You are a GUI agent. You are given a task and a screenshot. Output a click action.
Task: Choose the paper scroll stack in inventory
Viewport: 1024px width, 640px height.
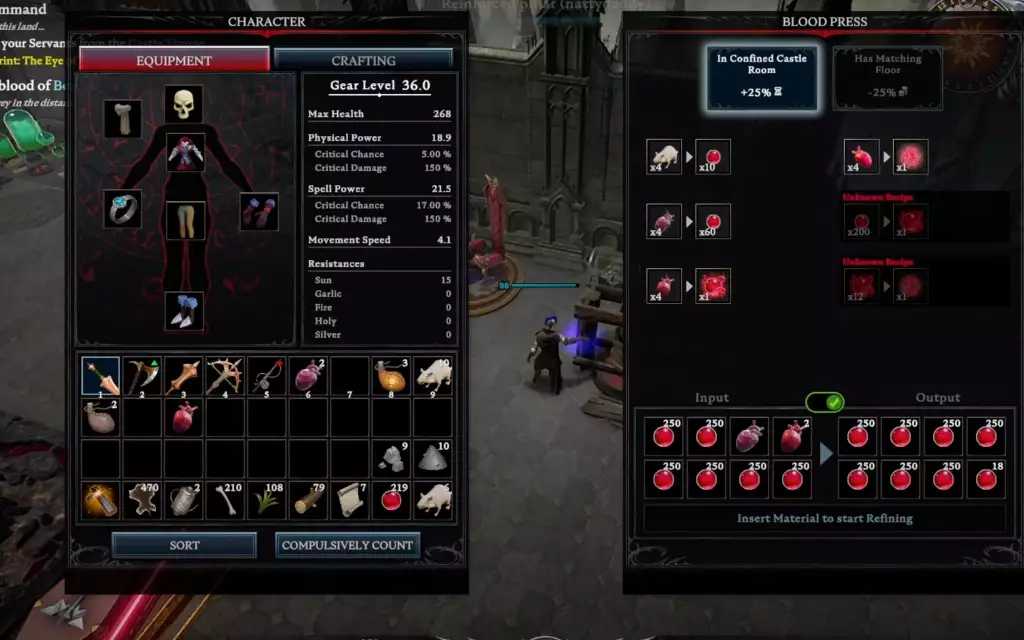(350, 499)
